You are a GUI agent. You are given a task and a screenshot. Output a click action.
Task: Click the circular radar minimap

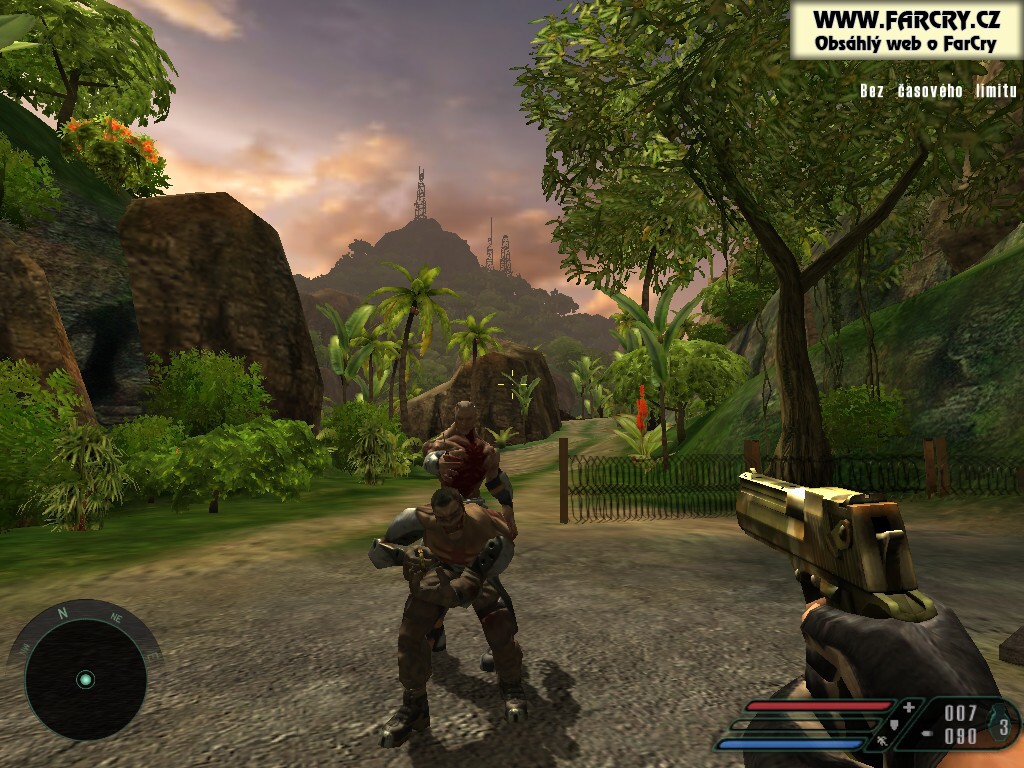[85, 680]
